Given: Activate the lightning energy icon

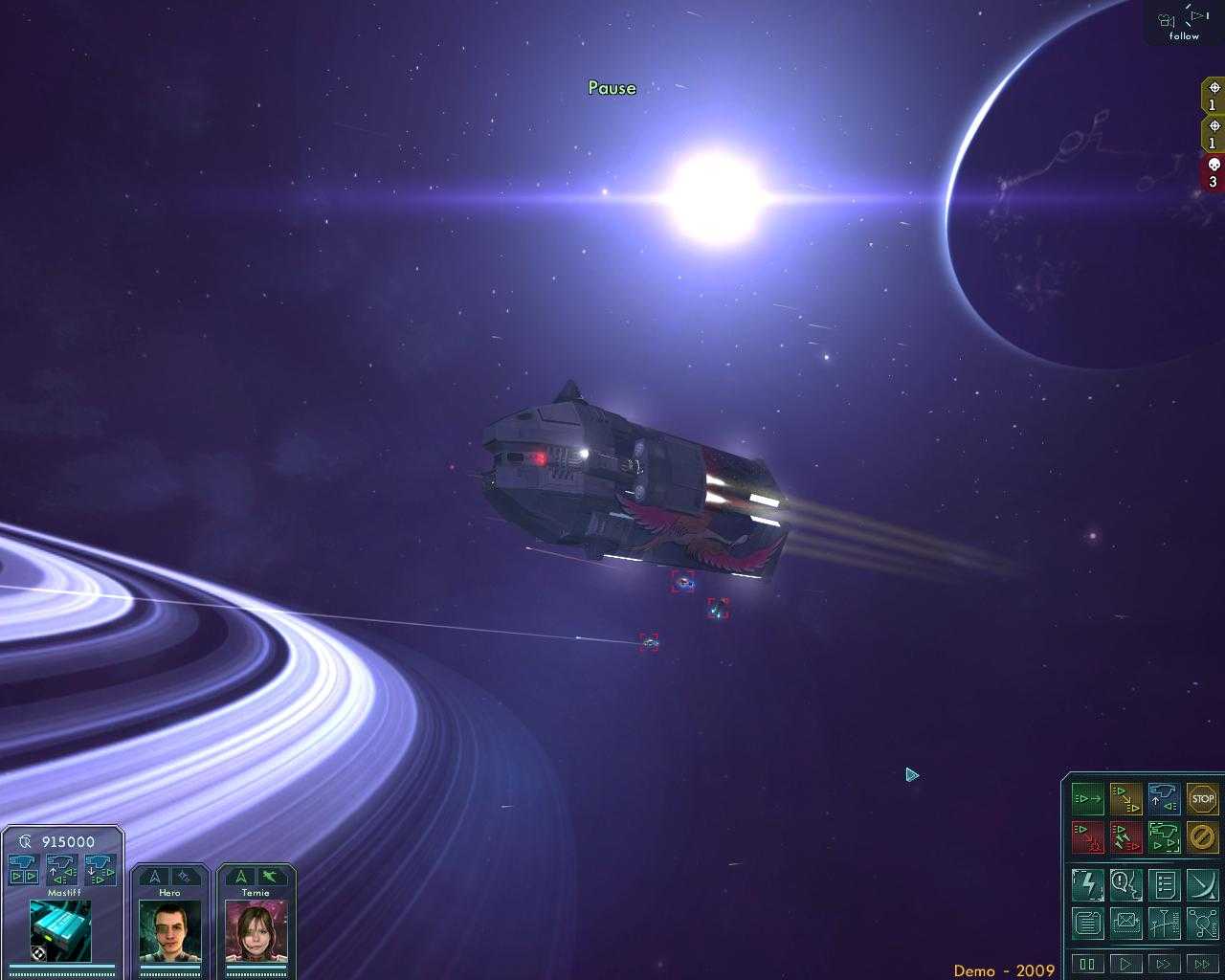Looking at the screenshot, I should 1088,884.
